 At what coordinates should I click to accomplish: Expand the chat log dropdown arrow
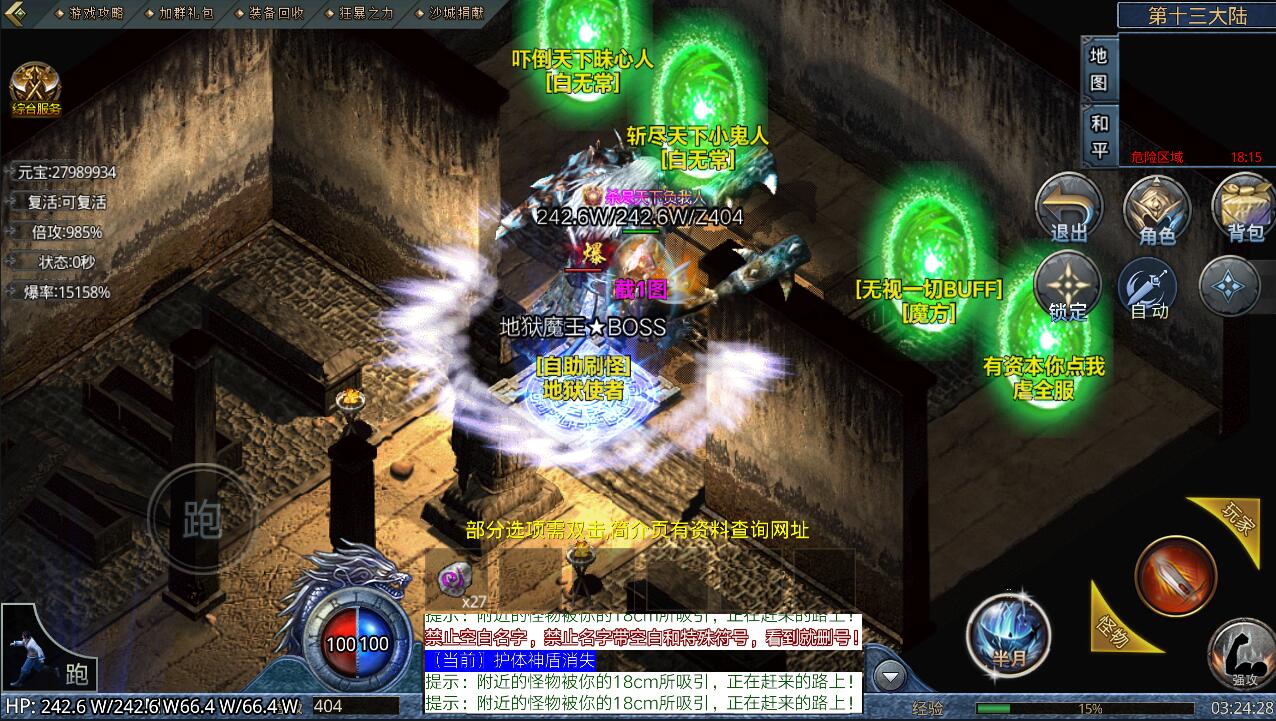(x=889, y=677)
